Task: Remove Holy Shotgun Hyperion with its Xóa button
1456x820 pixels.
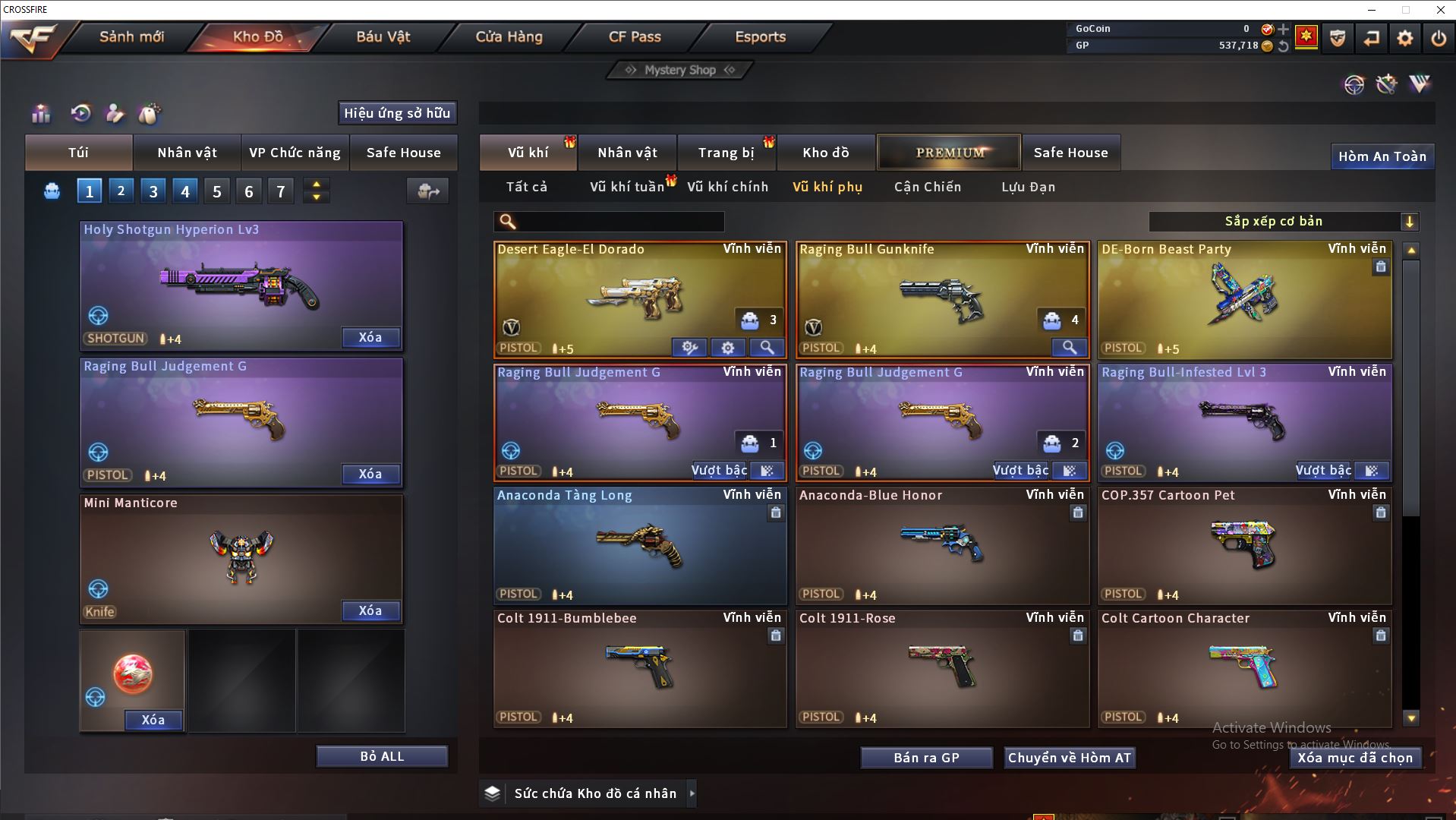Action: point(370,337)
